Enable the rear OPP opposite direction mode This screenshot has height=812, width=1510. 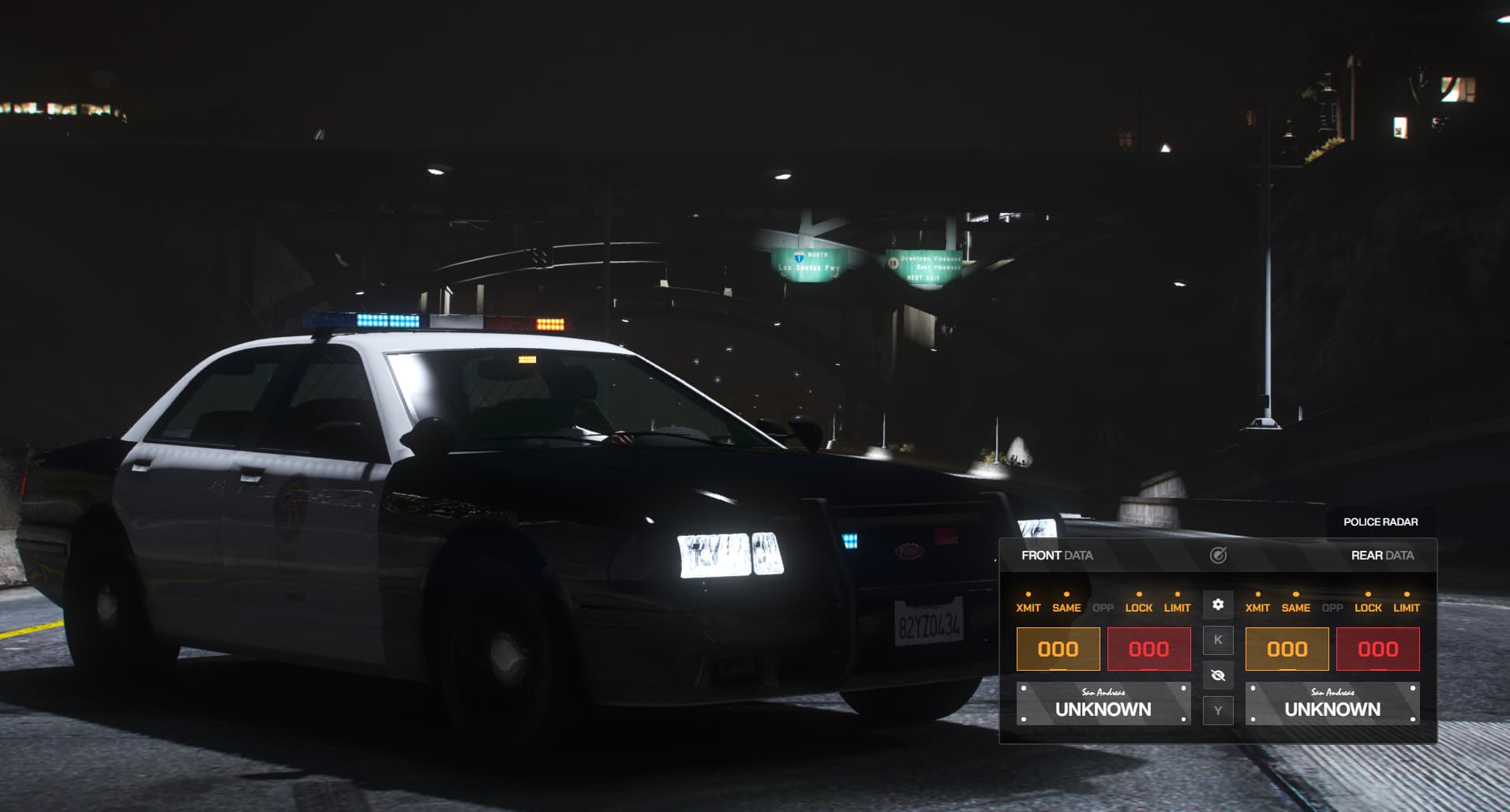1332,608
